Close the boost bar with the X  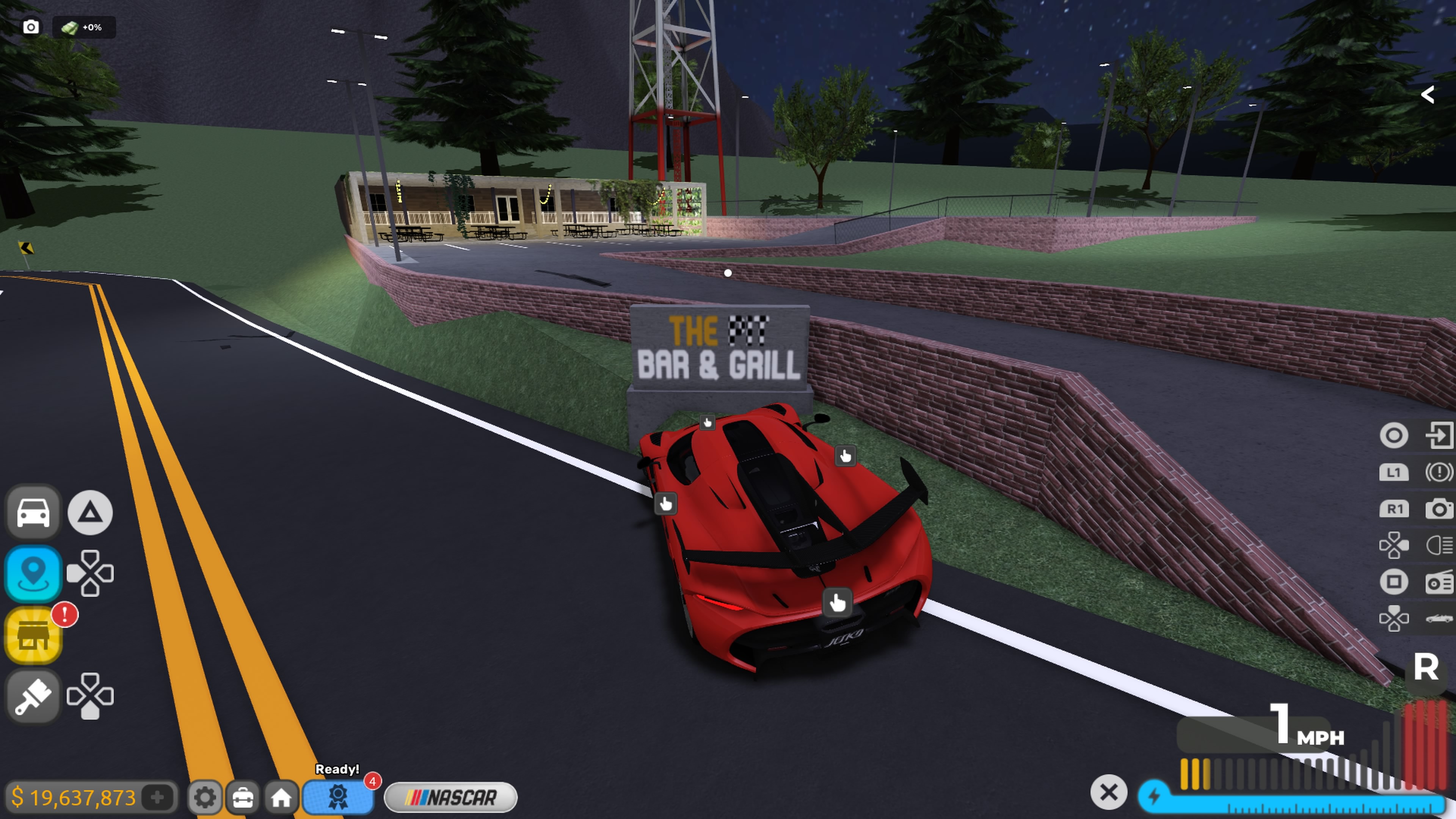click(x=1108, y=792)
